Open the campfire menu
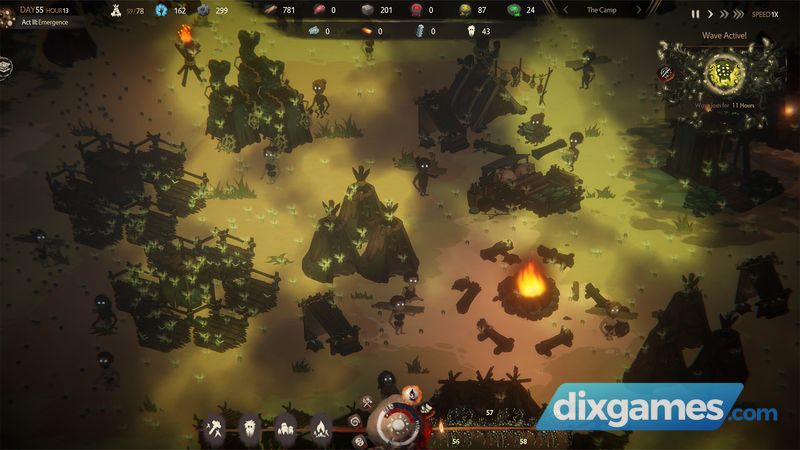 319,428
